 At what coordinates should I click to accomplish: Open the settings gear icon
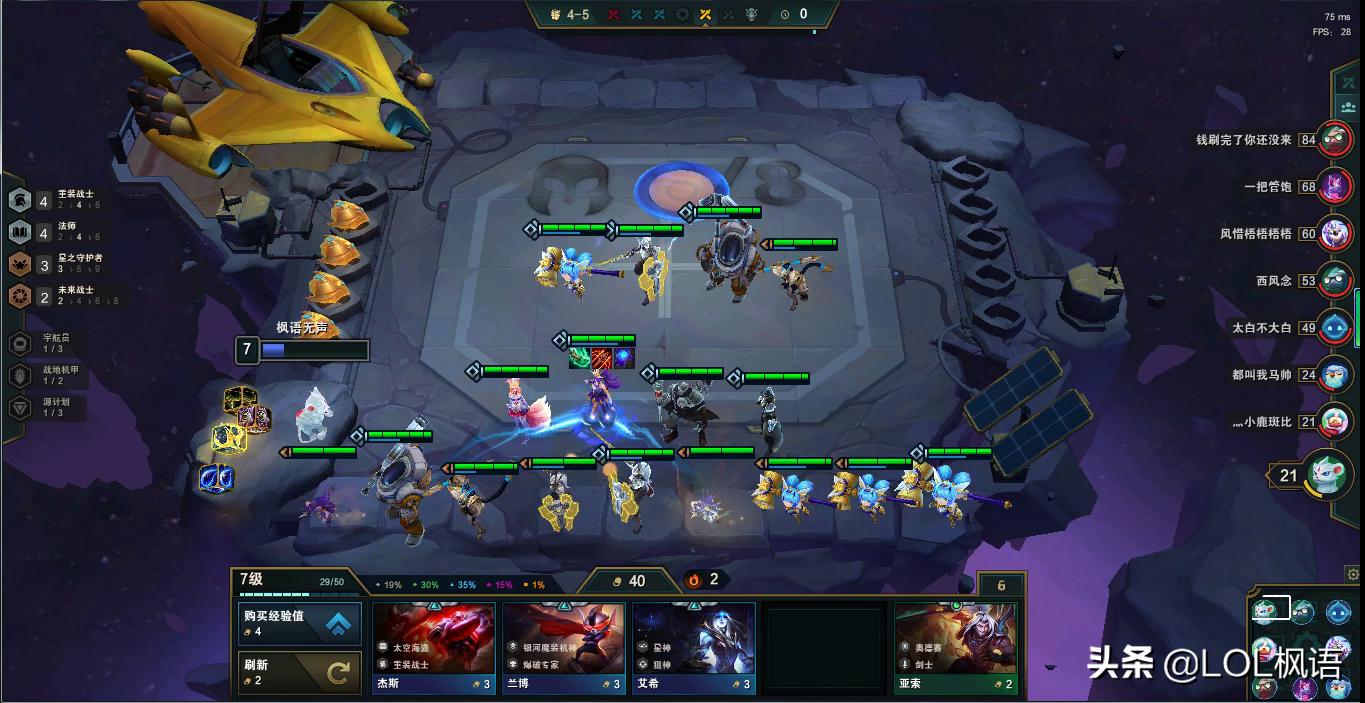[x=1353, y=574]
